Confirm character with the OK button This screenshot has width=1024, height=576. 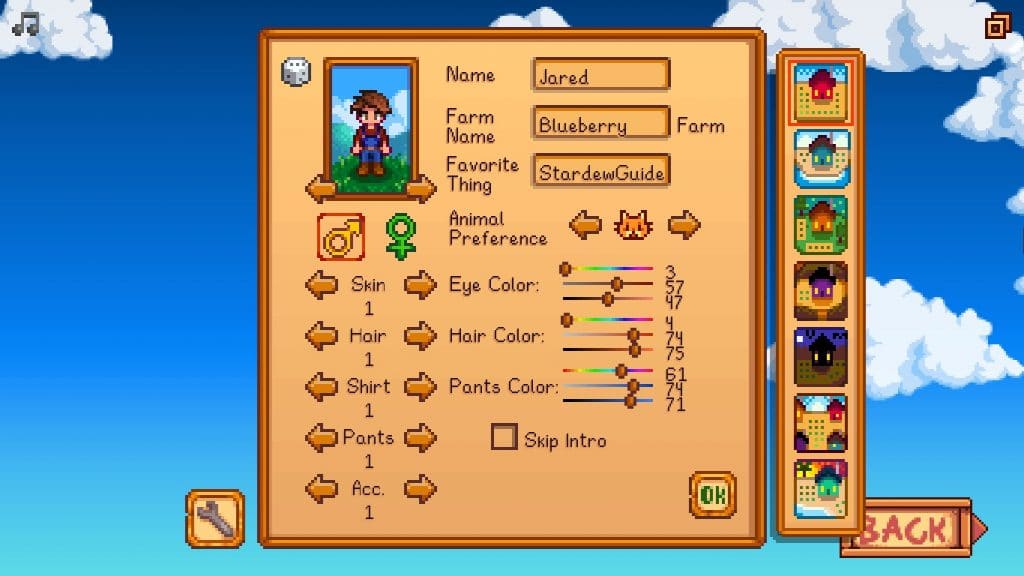click(712, 494)
